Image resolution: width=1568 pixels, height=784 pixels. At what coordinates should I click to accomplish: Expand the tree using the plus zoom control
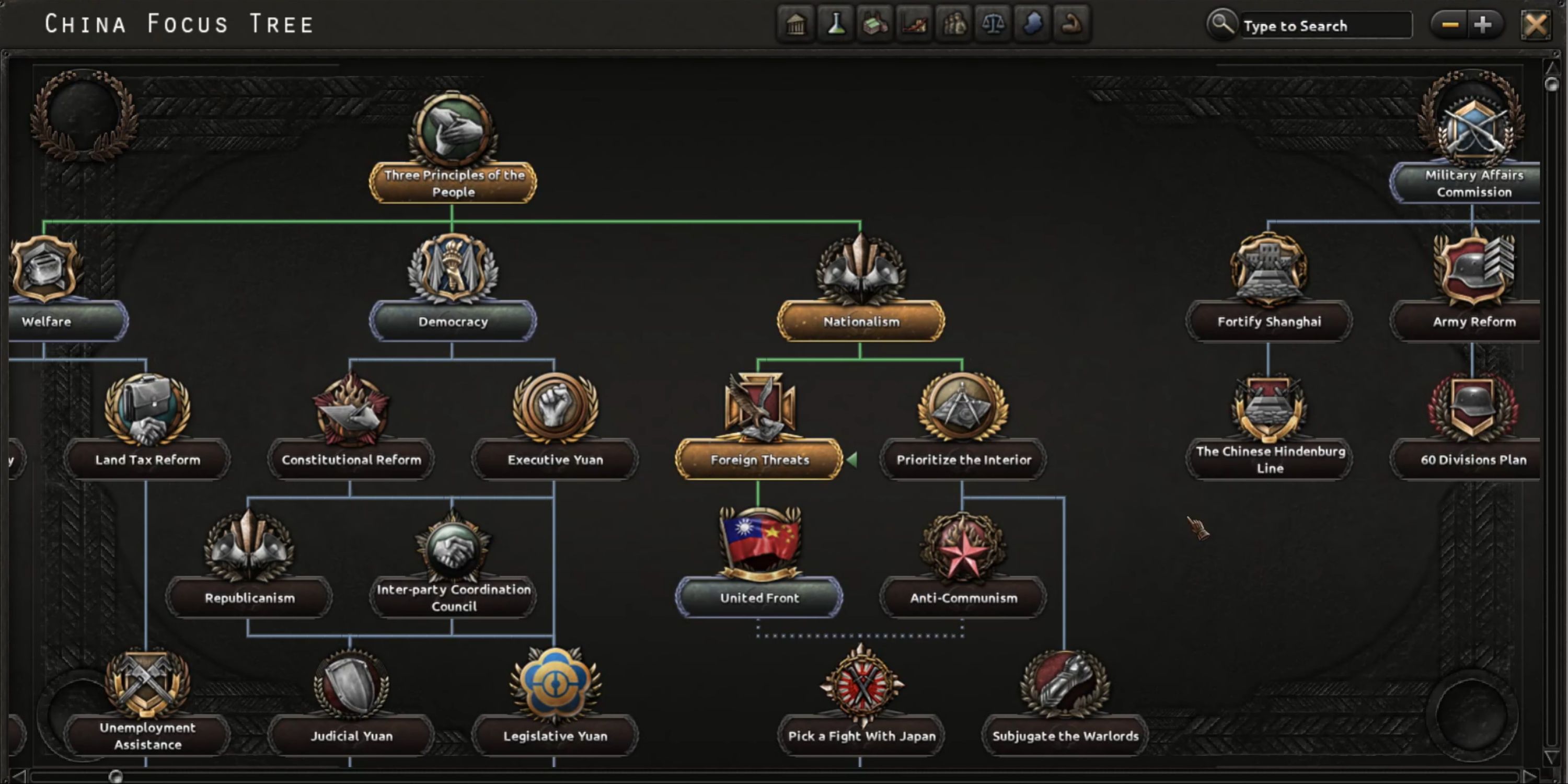point(1483,25)
